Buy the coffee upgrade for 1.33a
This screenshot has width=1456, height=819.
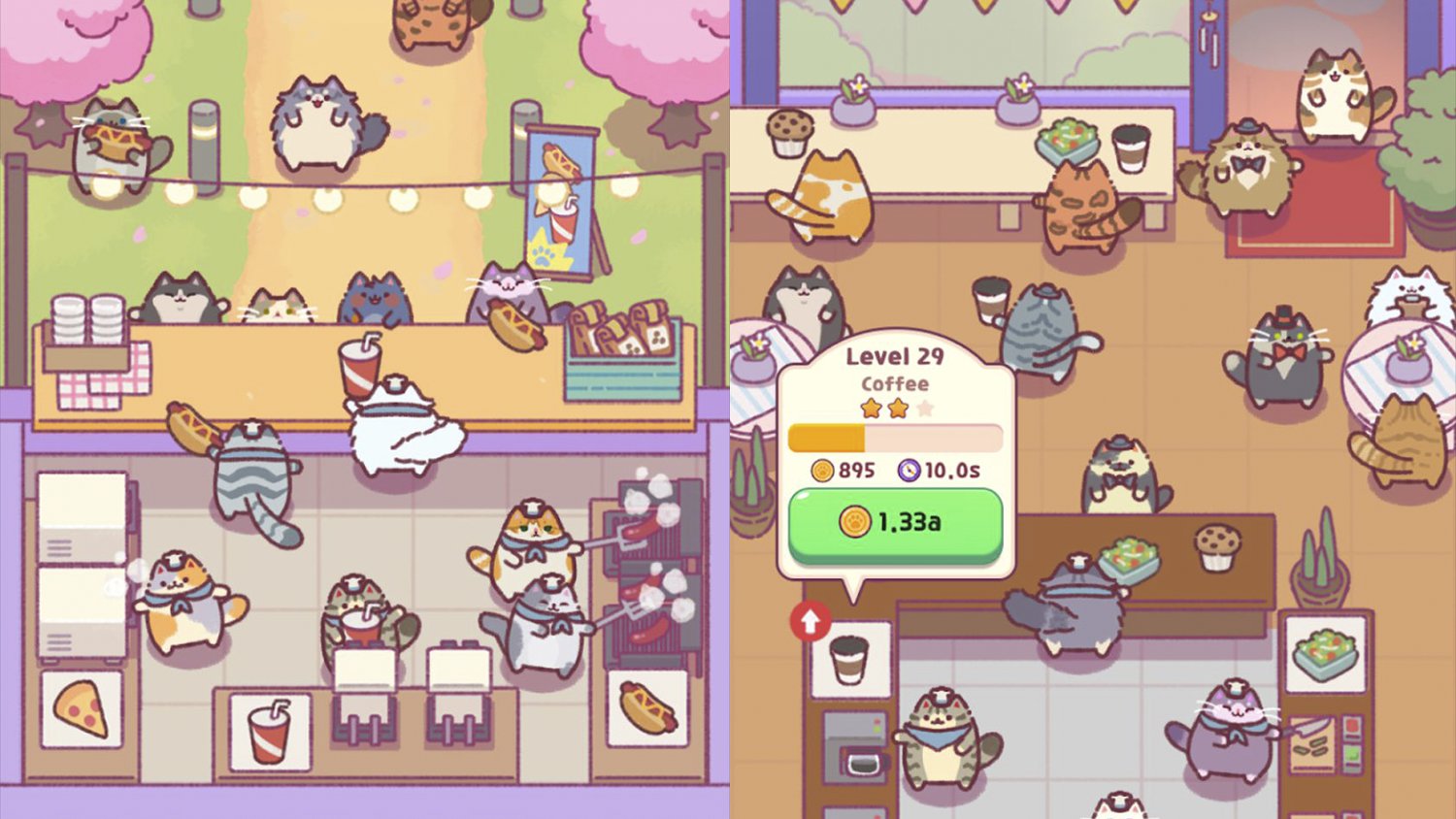click(894, 523)
